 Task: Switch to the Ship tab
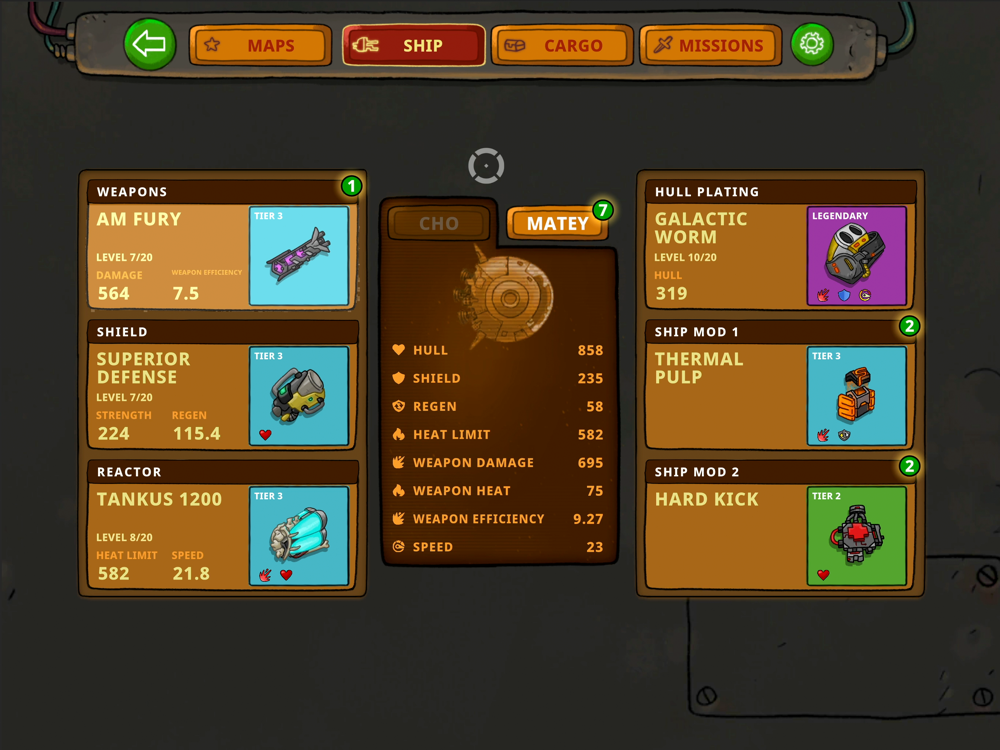coord(413,45)
